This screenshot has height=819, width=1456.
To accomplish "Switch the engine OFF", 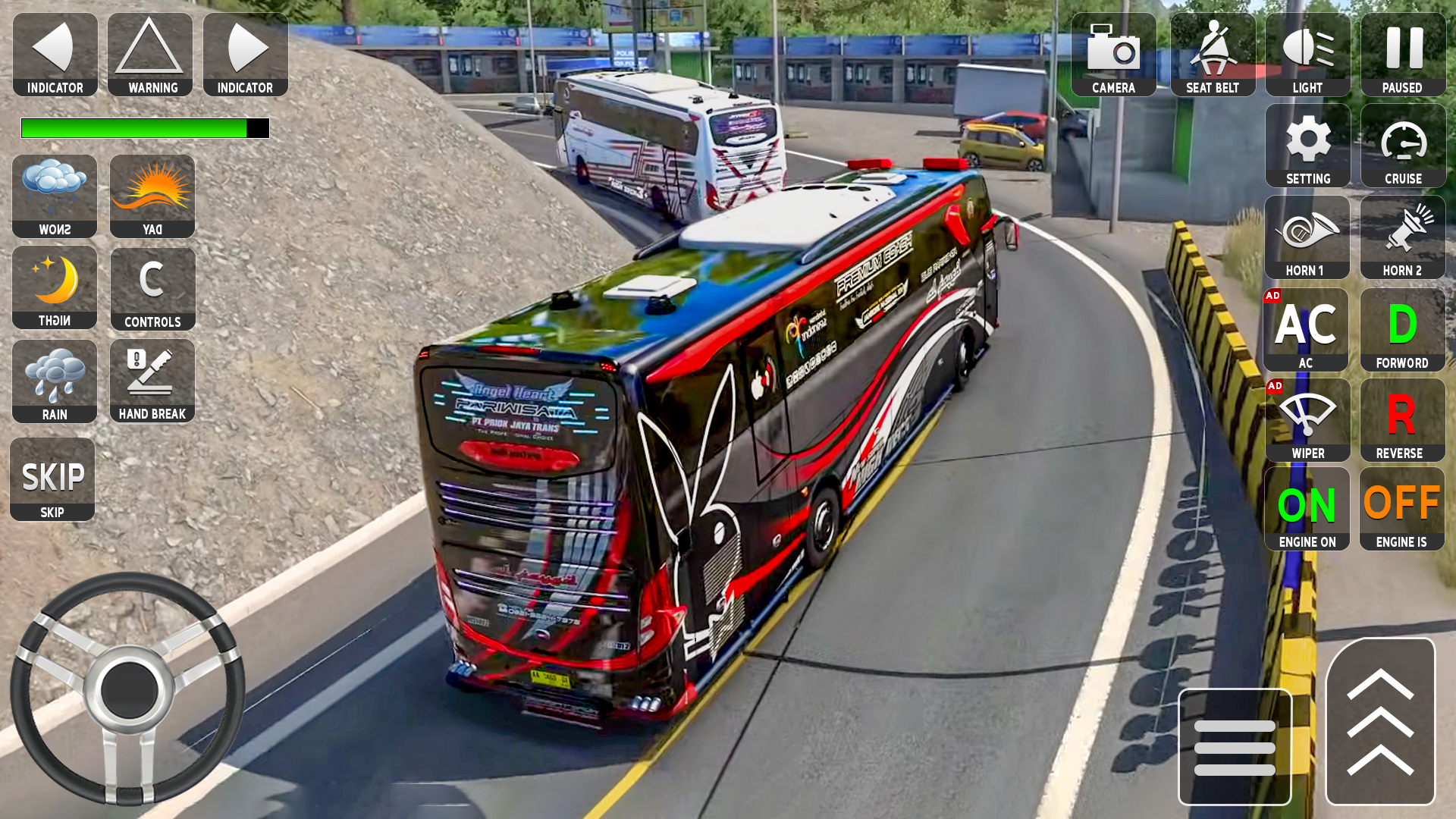I will (1402, 508).
